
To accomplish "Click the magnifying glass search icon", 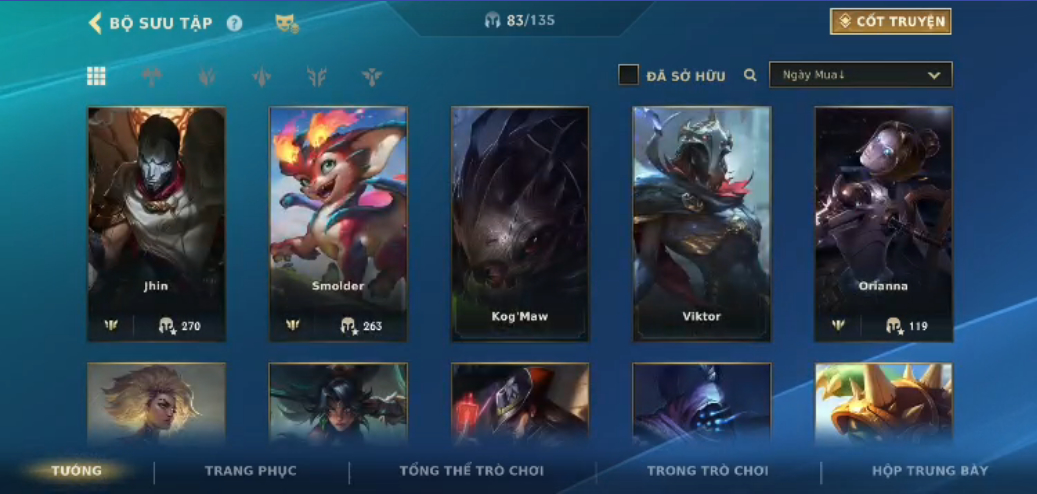I will pos(750,75).
